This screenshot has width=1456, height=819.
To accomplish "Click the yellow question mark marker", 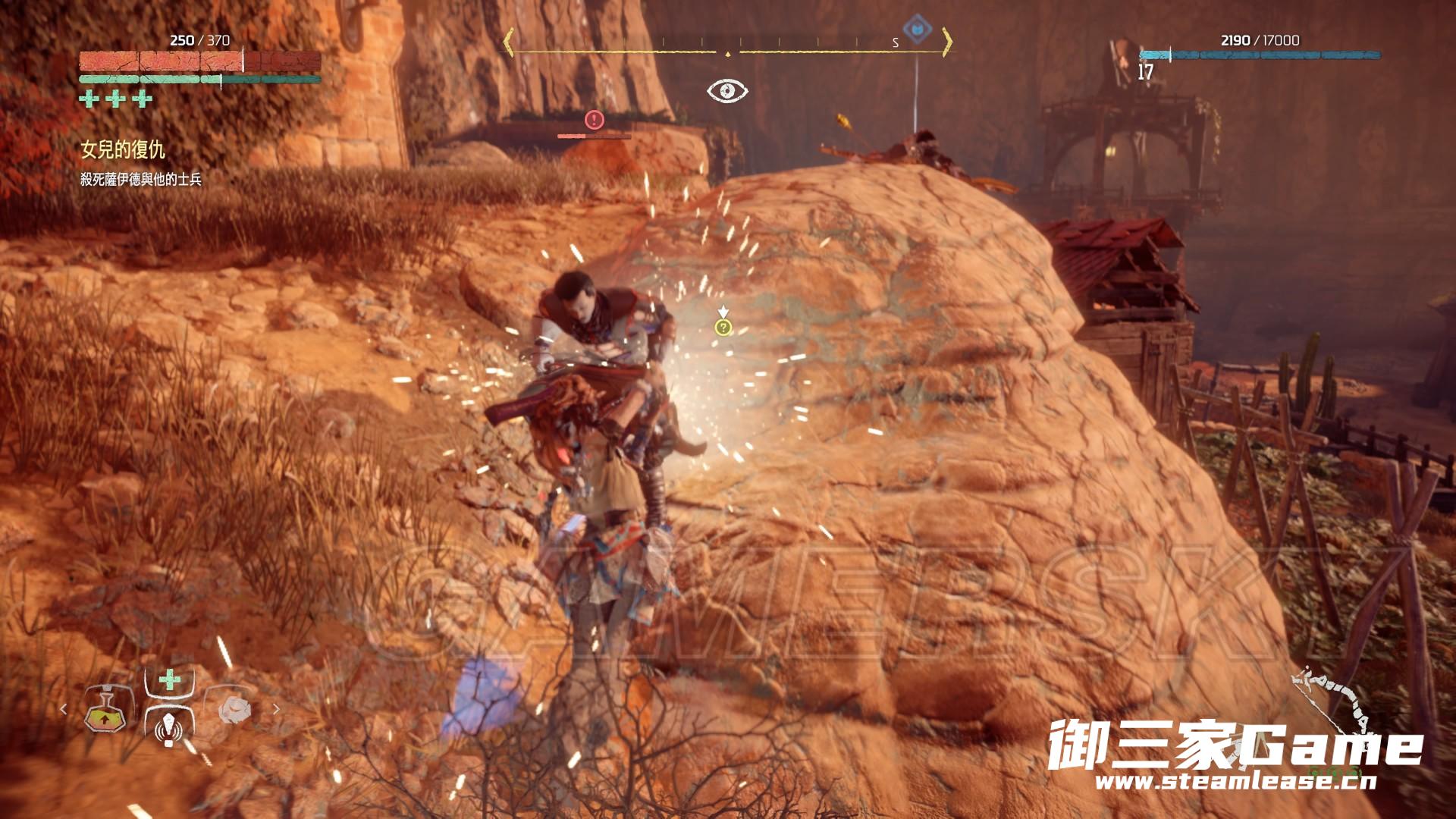I will 723,328.
